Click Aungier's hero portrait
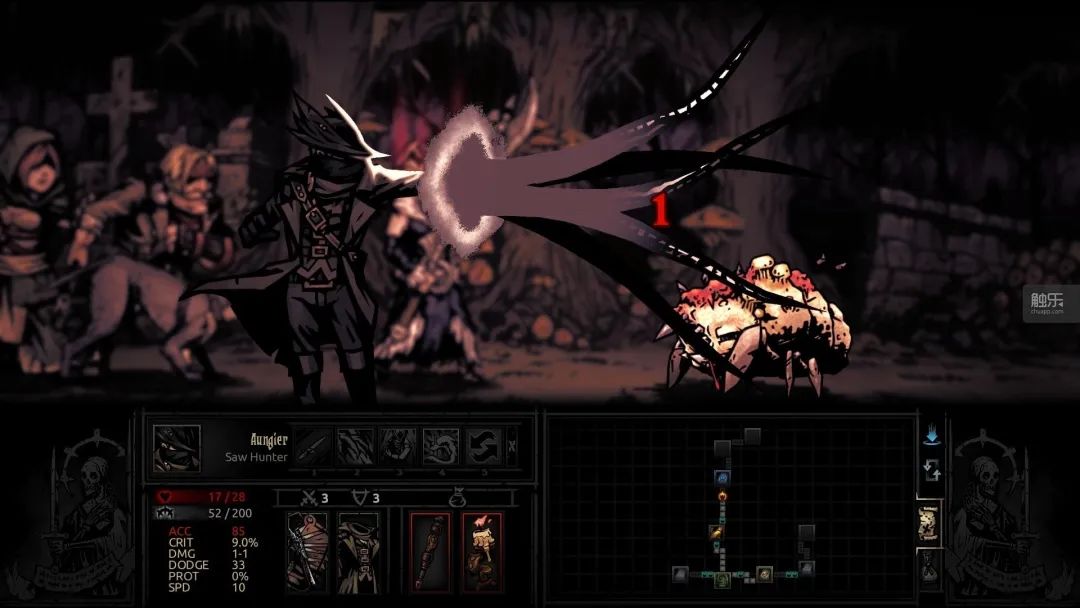Image resolution: width=1080 pixels, height=608 pixels. tap(176, 449)
